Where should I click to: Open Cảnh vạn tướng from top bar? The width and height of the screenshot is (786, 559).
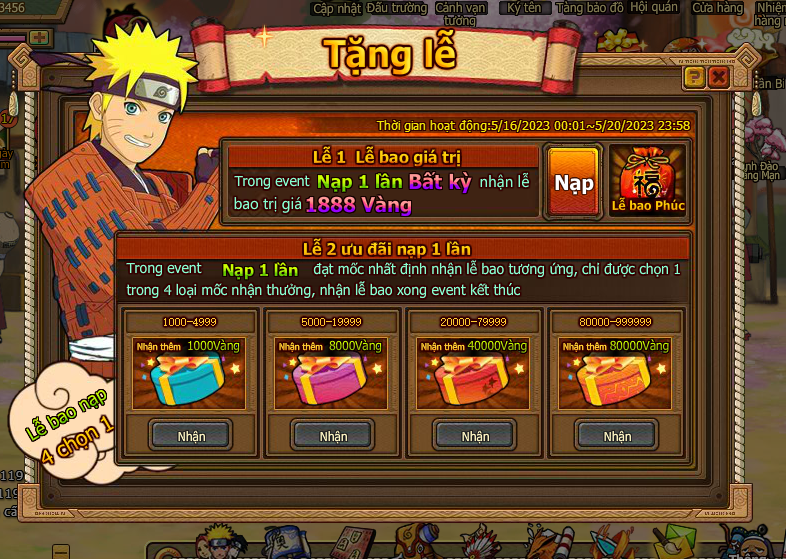[x=460, y=13]
